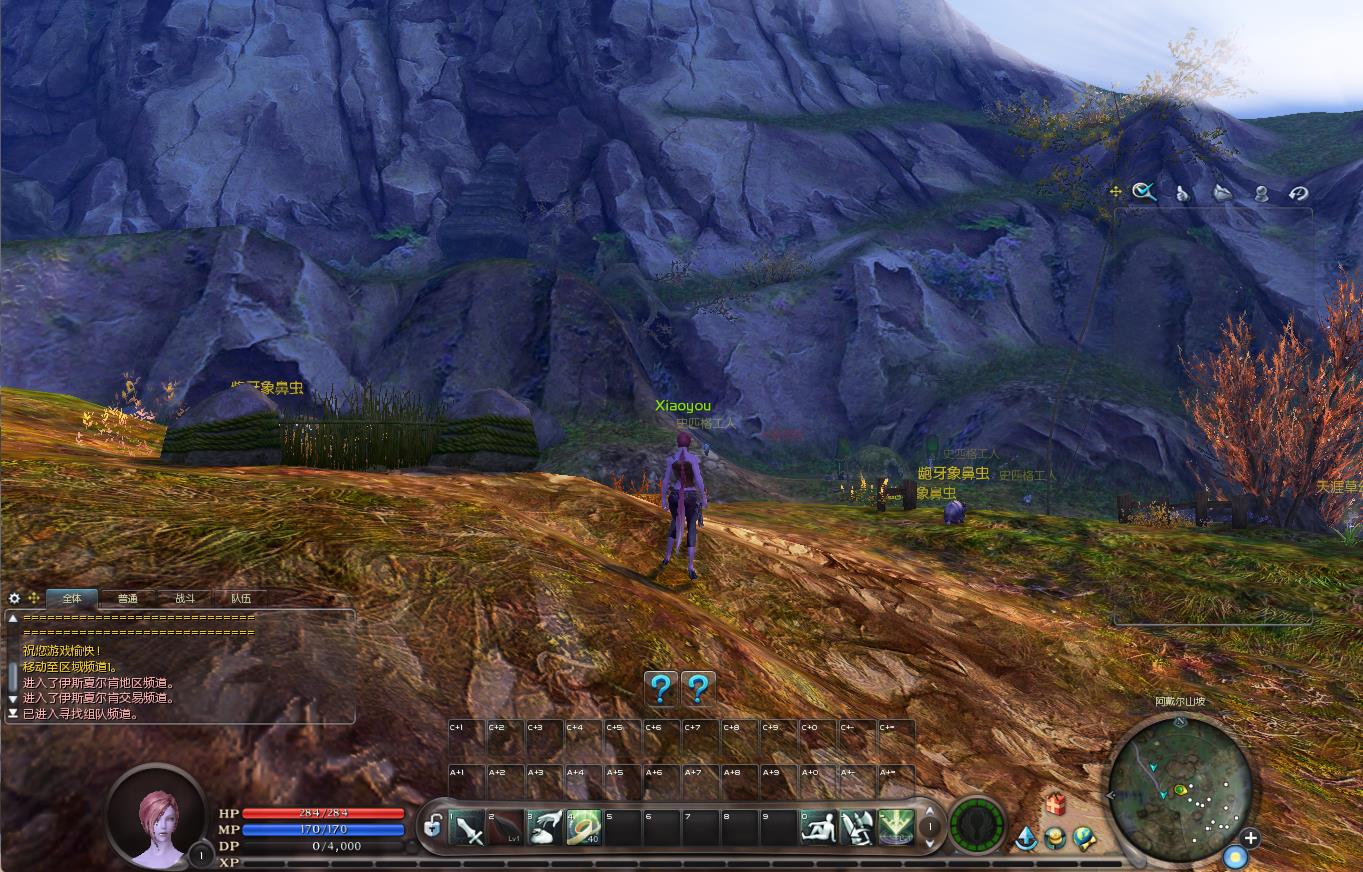Click the first blue question mark icon
Screen dimensions: 1363x872
coord(660,688)
